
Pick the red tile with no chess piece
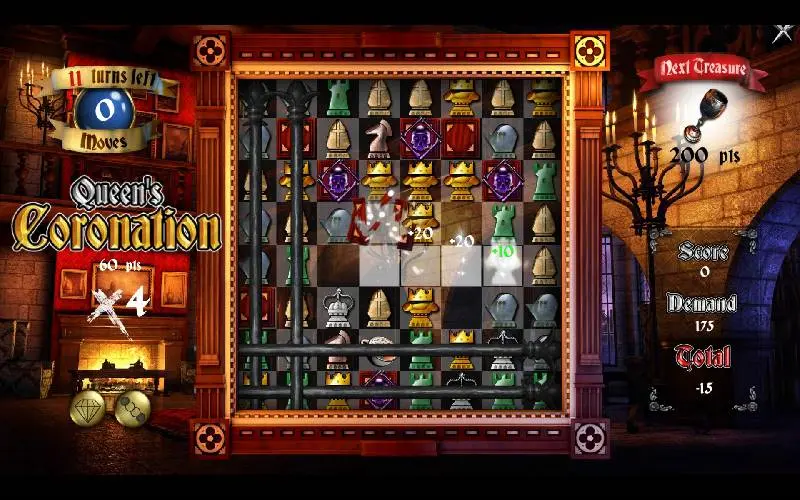[461, 136]
